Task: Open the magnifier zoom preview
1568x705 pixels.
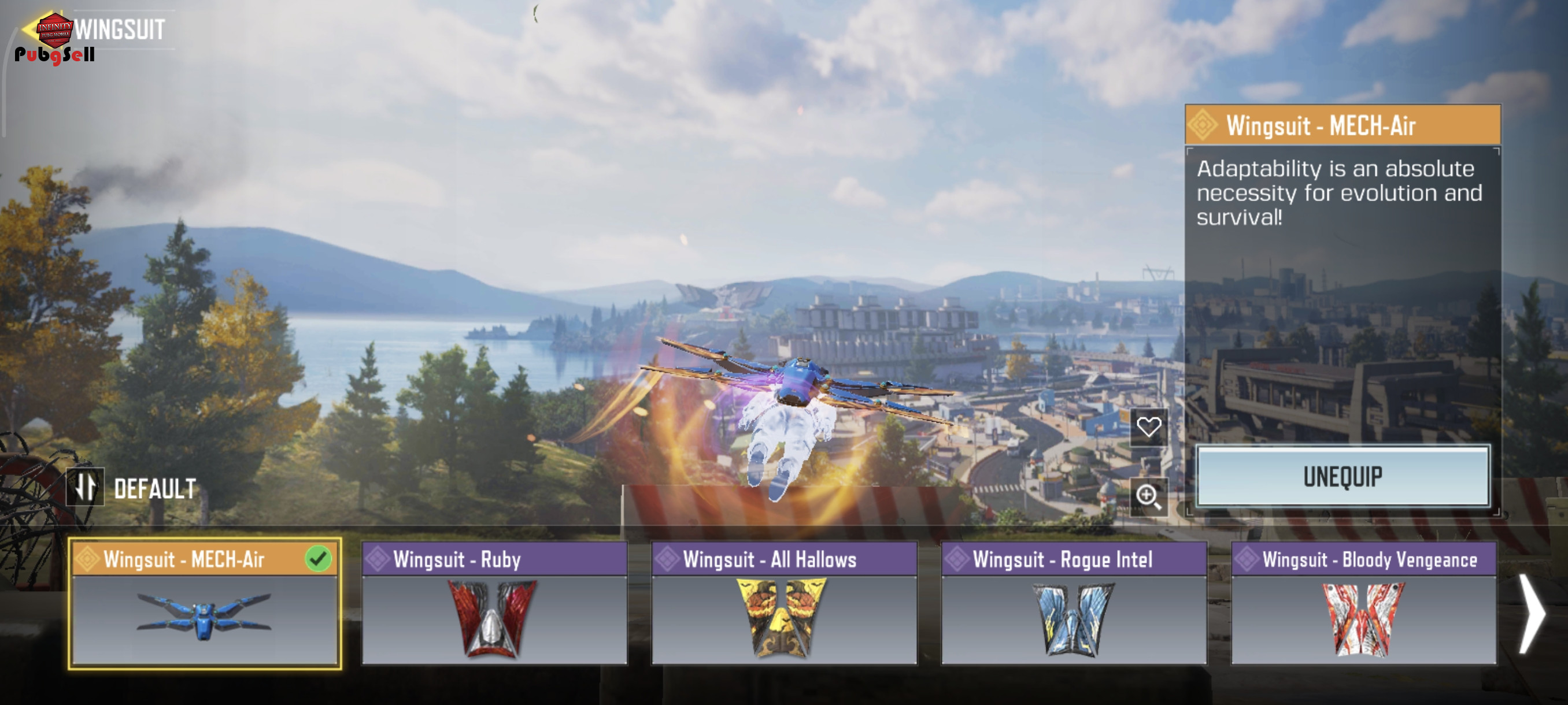Action: 1148,496
